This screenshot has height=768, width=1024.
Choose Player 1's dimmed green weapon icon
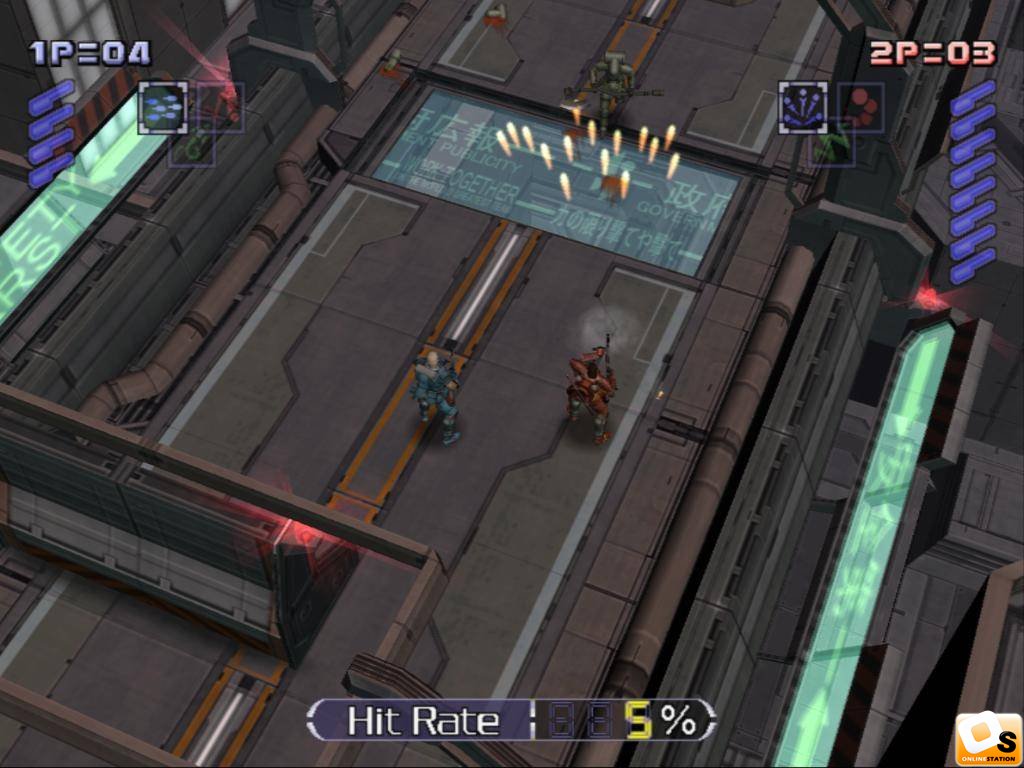[191, 148]
